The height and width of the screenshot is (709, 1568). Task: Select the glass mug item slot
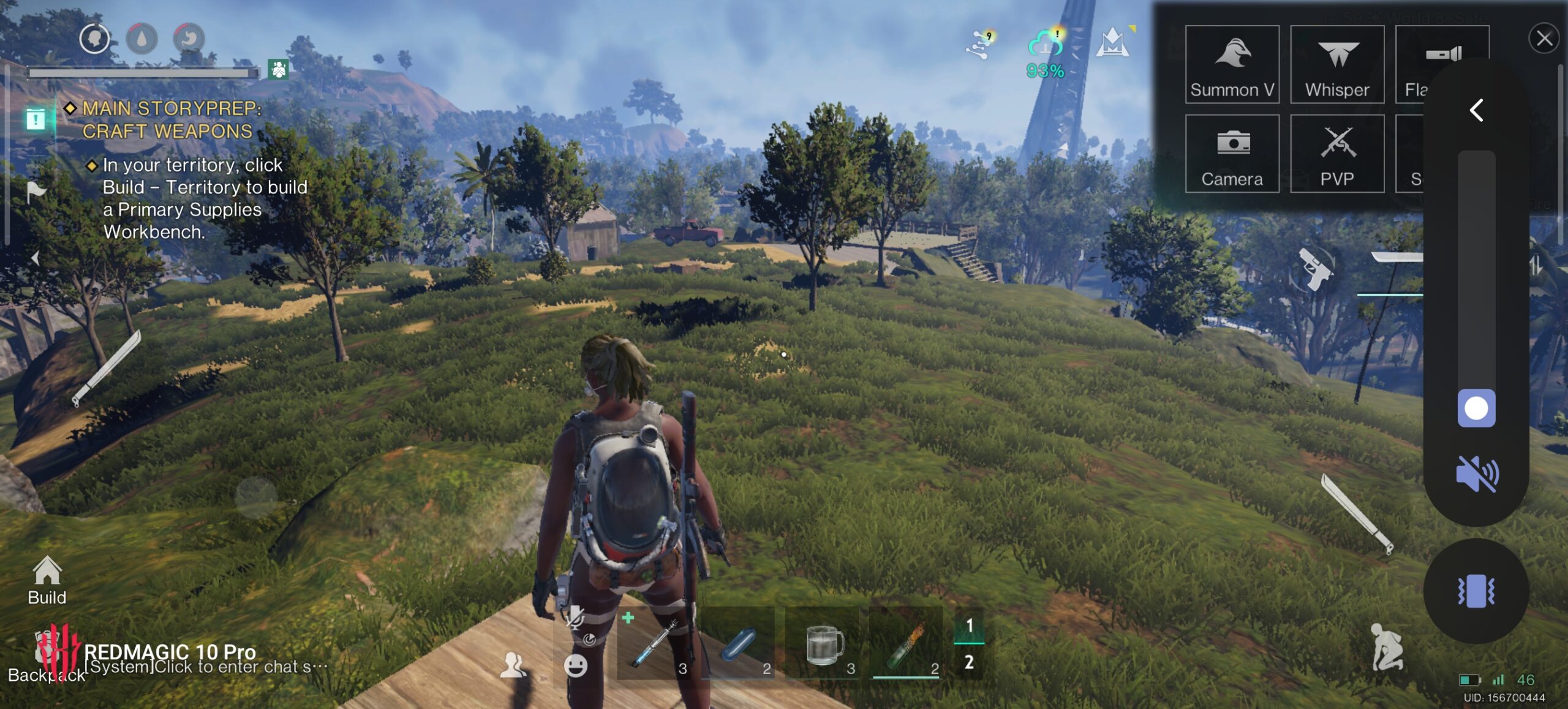tap(824, 644)
